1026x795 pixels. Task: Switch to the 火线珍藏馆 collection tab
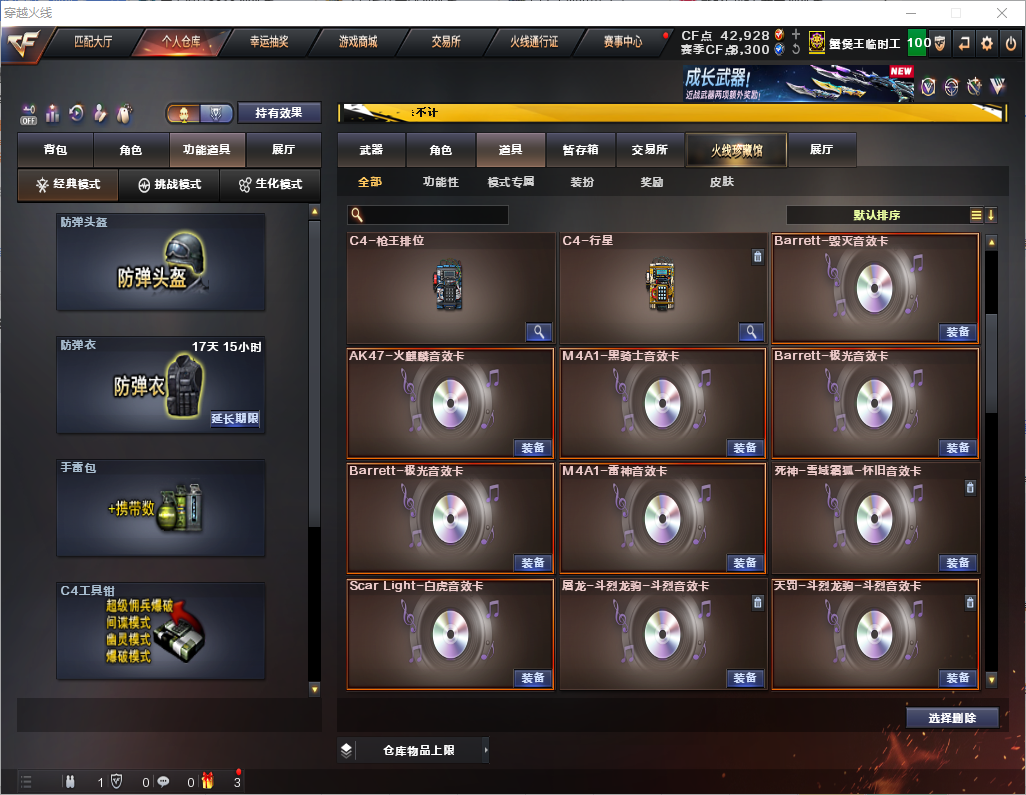(736, 150)
